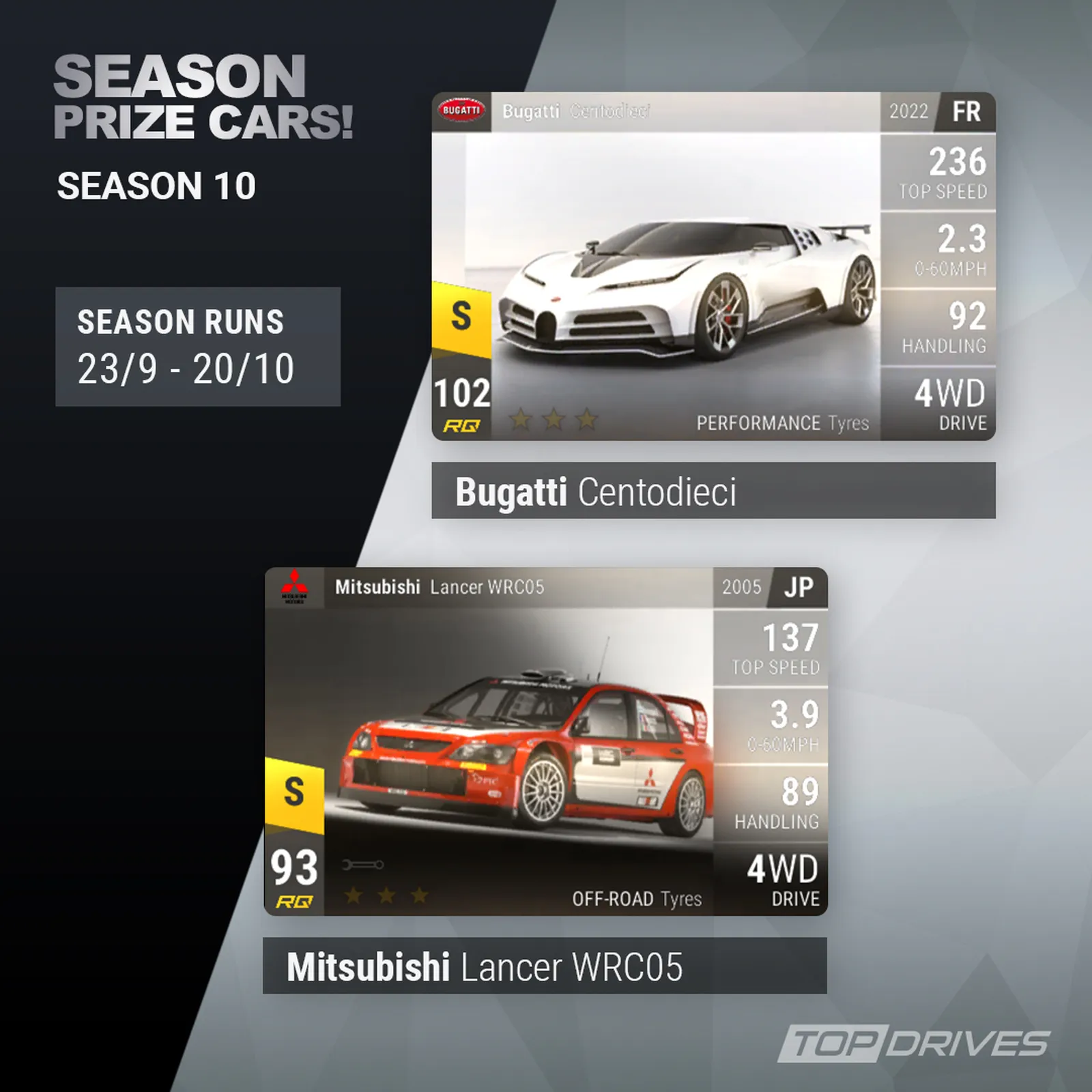Click the Mitsubishi Lancer WRC05 name banner
Viewport: 1092px width, 1092px height.
545,966
